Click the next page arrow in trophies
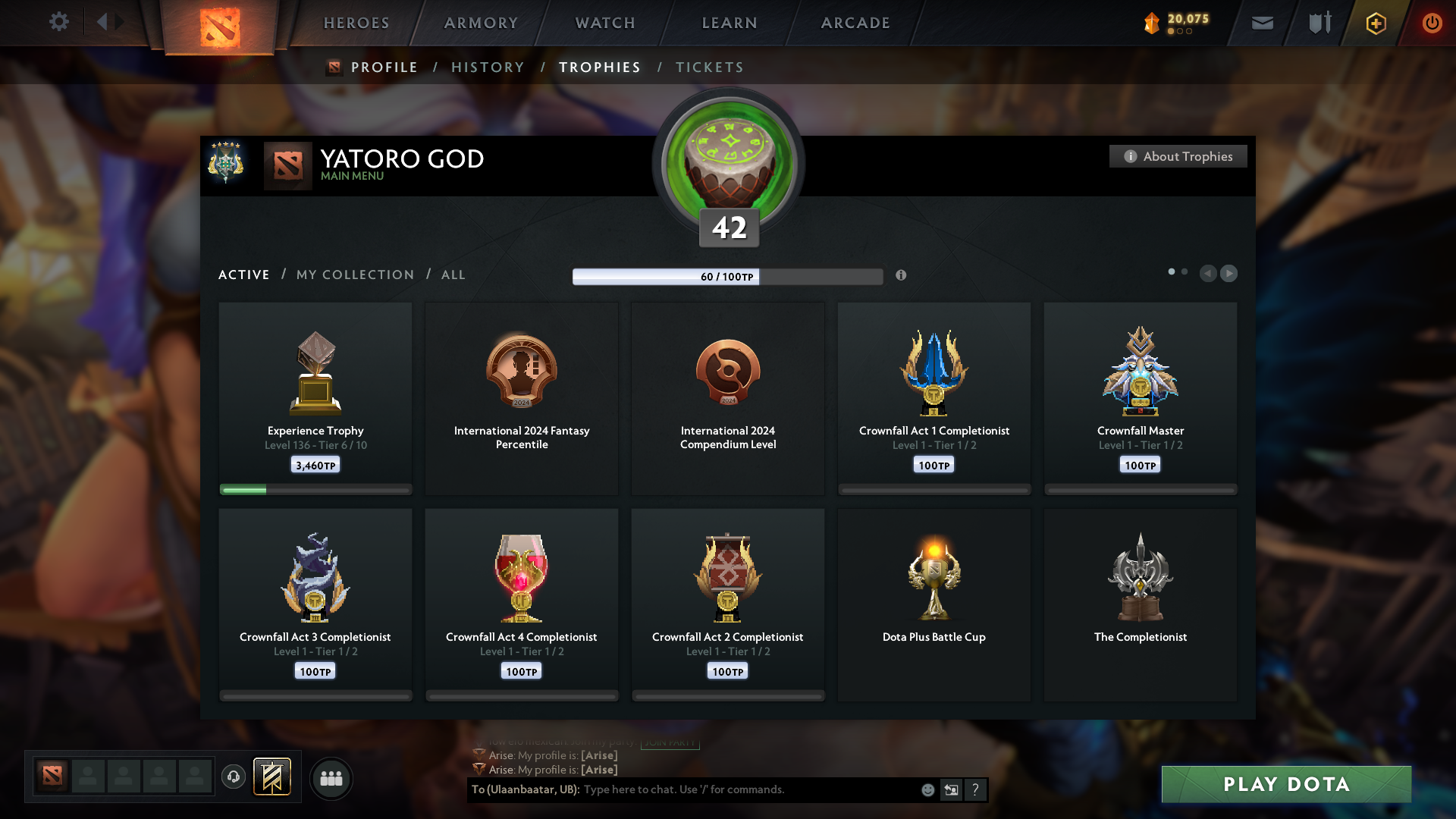The height and width of the screenshot is (819, 1456). click(x=1228, y=274)
